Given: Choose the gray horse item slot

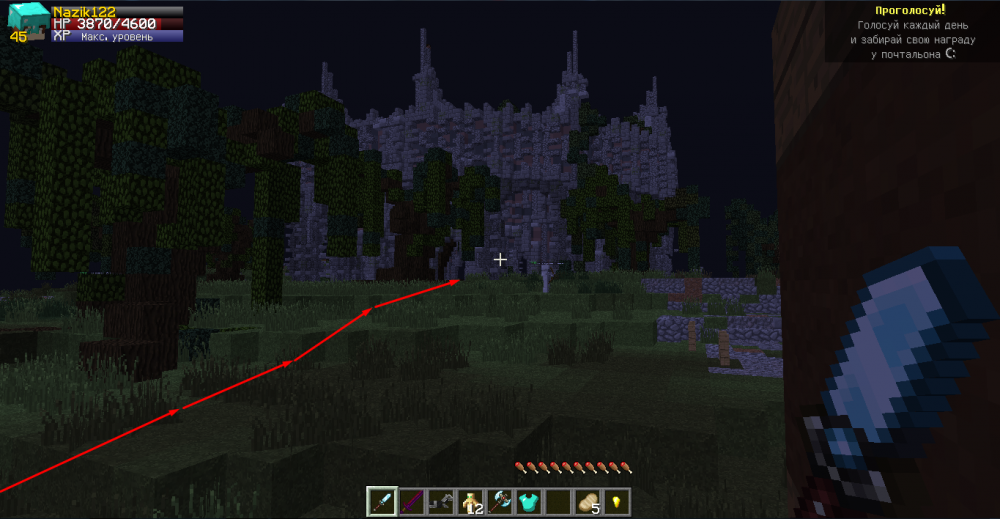Looking at the screenshot, I should (x=440, y=501).
